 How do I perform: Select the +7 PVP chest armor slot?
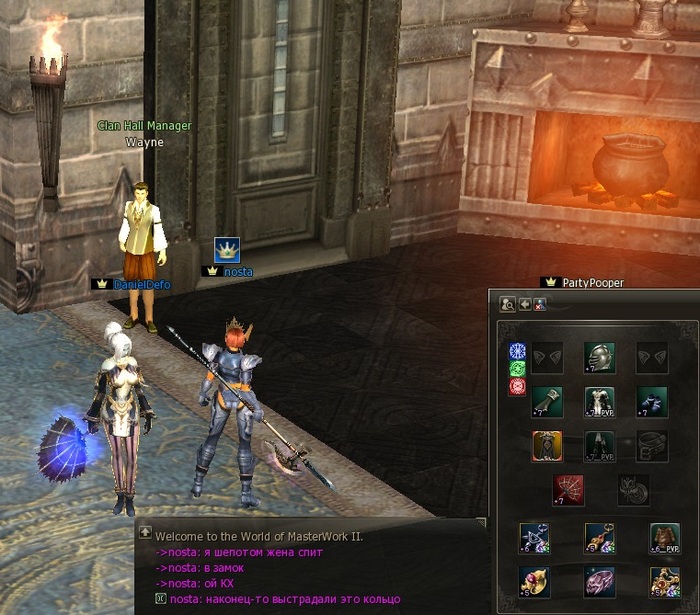tap(599, 401)
